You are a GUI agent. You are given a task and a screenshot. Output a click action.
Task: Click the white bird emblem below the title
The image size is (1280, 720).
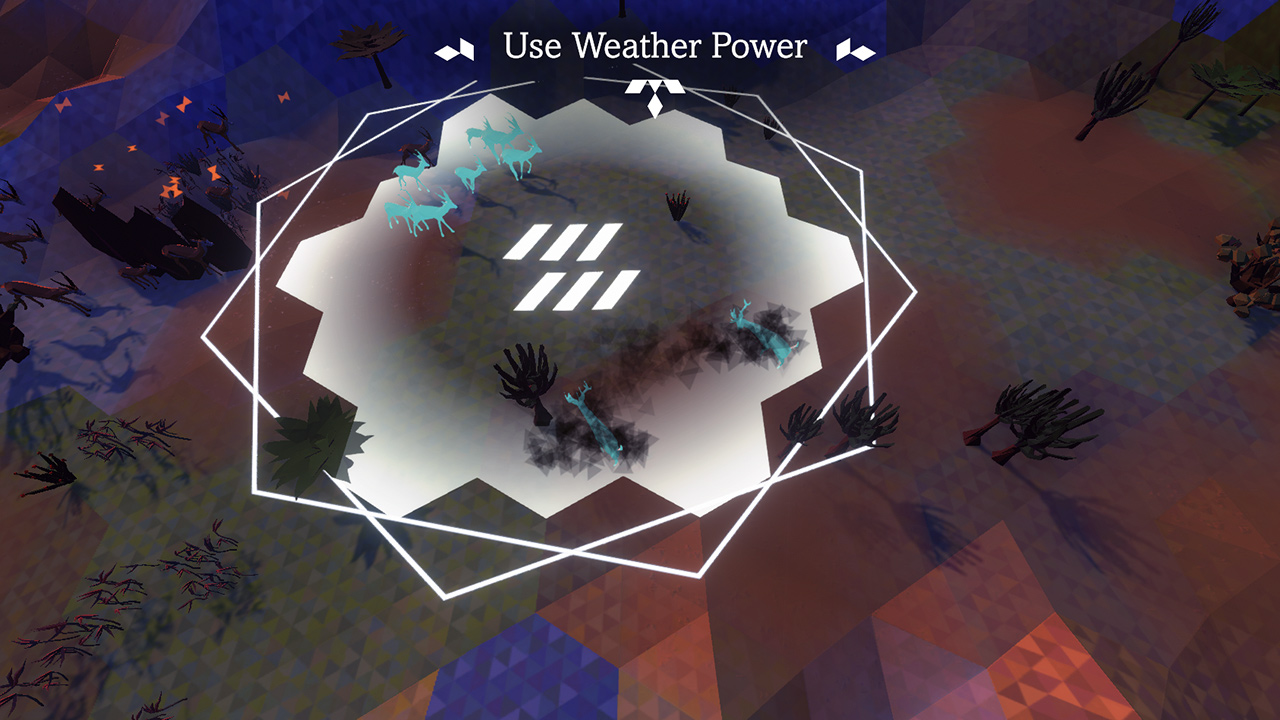click(655, 88)
